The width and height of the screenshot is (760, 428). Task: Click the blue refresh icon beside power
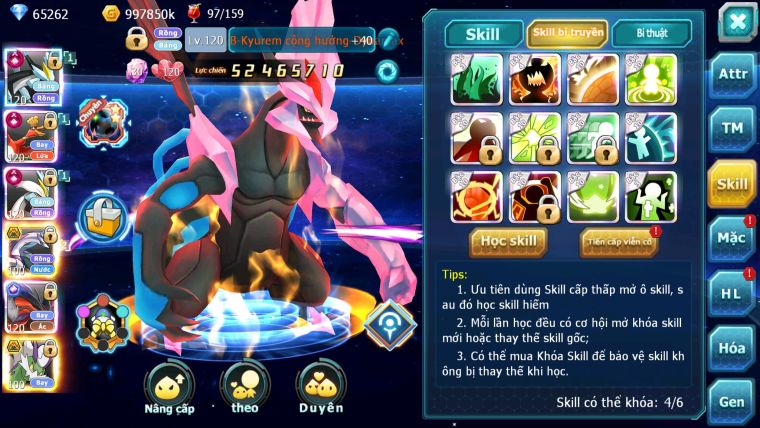click(x=386, y=70)
